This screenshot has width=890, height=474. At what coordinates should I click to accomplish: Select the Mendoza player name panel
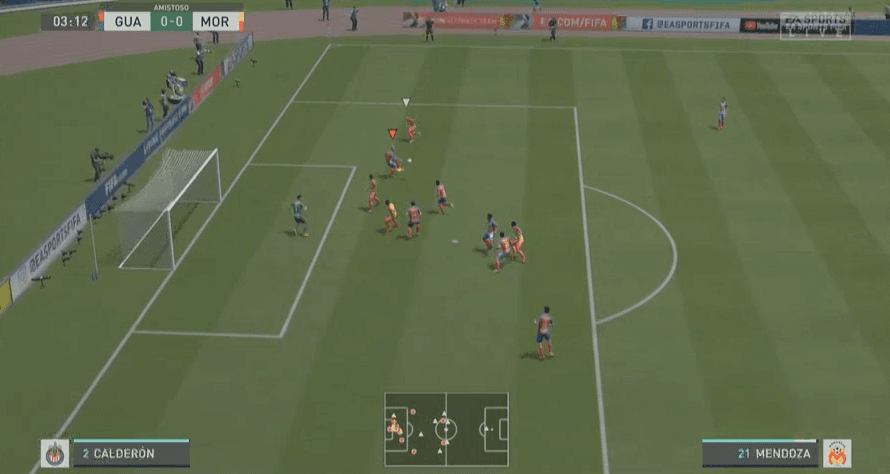(759, 453)
